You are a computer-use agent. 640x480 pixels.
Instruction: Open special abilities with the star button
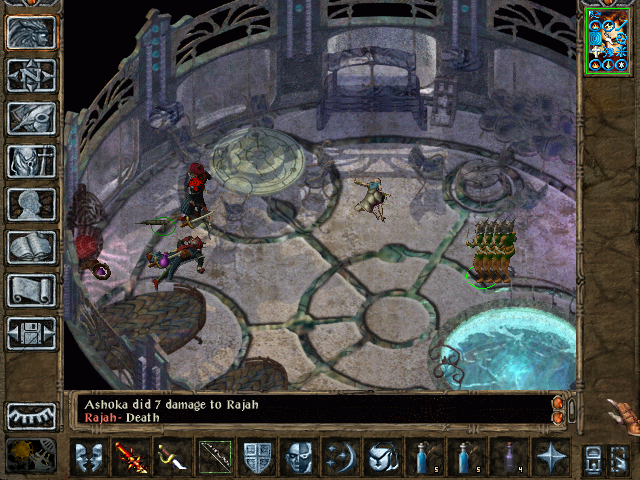pyautogui.click(x=550, y=457)
